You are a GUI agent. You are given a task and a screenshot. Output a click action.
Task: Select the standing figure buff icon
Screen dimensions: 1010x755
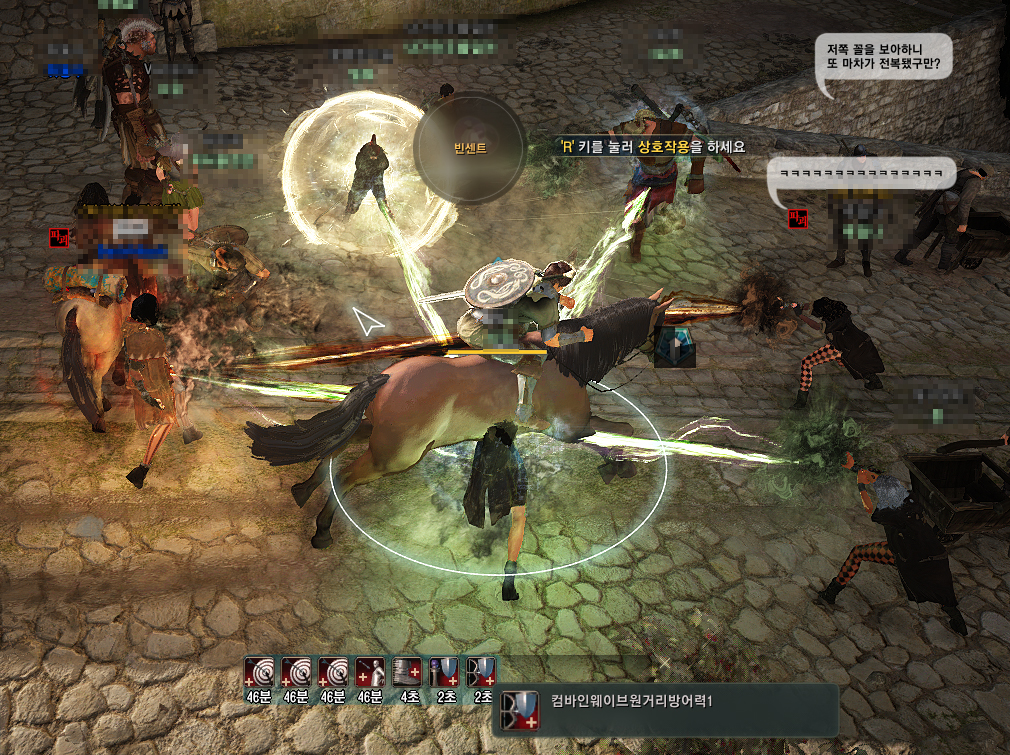[x=372, y=671]
